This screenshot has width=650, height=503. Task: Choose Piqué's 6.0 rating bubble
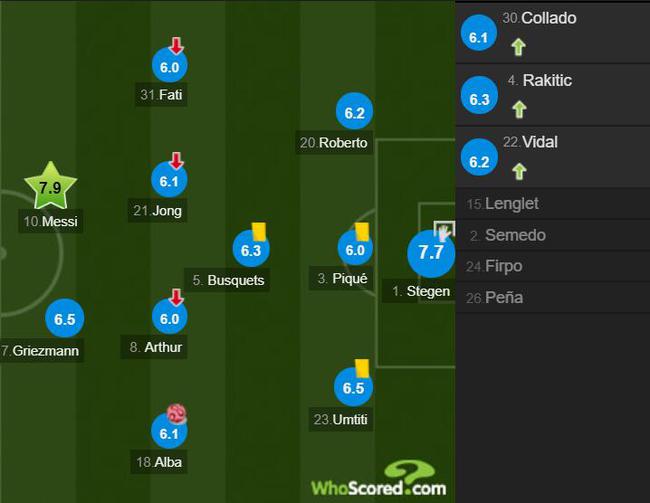[355, 250]
